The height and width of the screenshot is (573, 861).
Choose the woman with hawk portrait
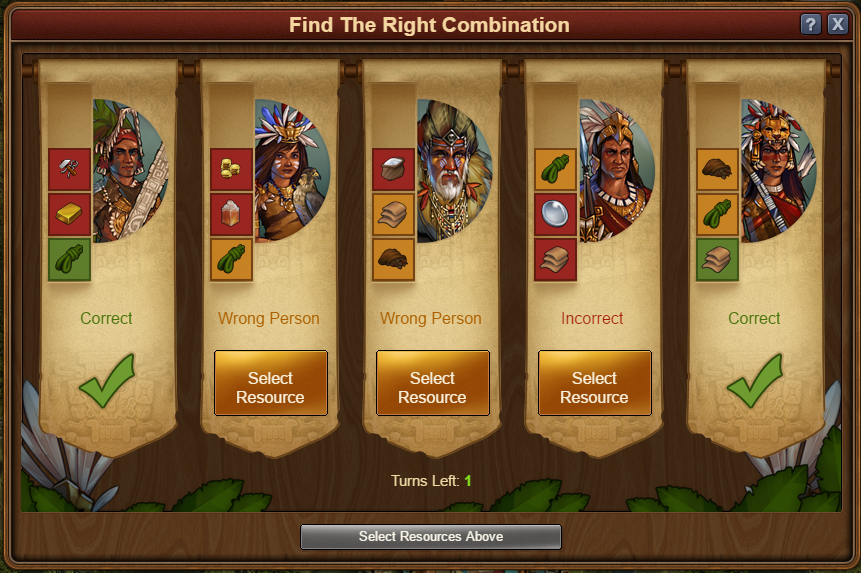click(292, 171)
